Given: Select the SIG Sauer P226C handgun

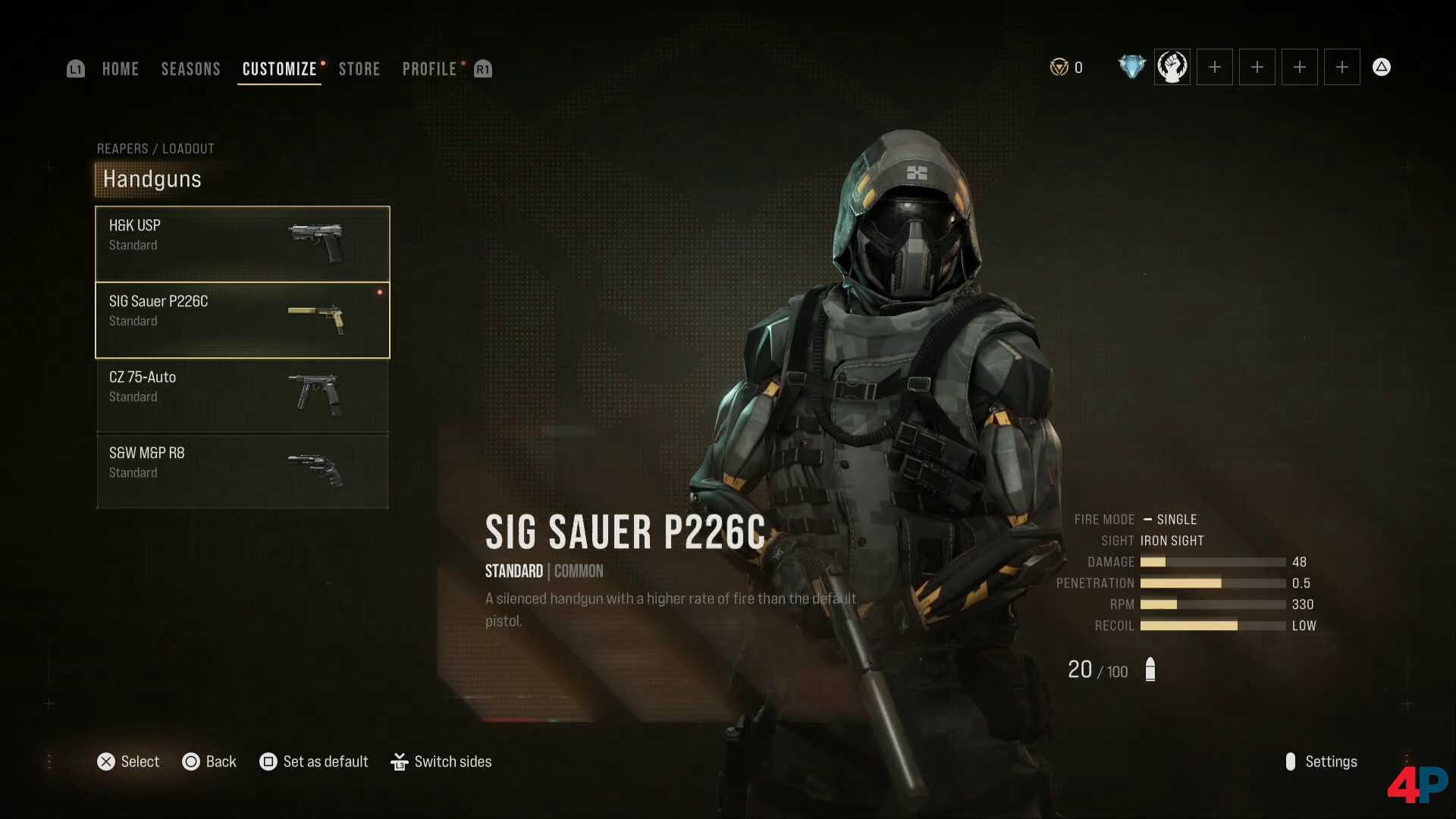Looking at the screenshot, I should point(242,319).
